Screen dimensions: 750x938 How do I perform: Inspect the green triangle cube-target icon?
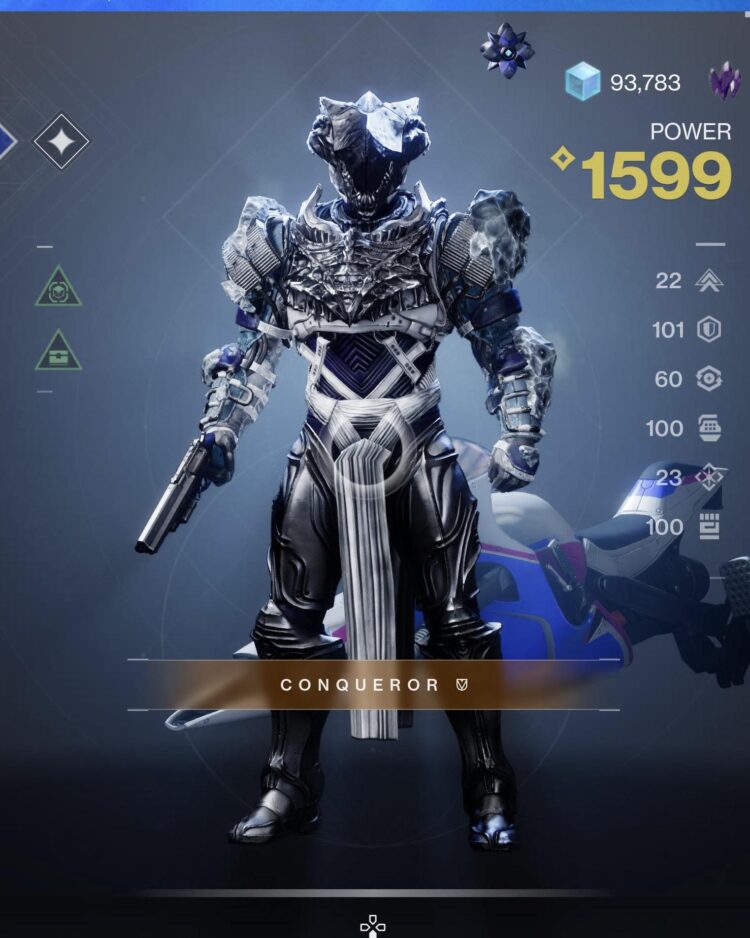[x=59, y=288]
